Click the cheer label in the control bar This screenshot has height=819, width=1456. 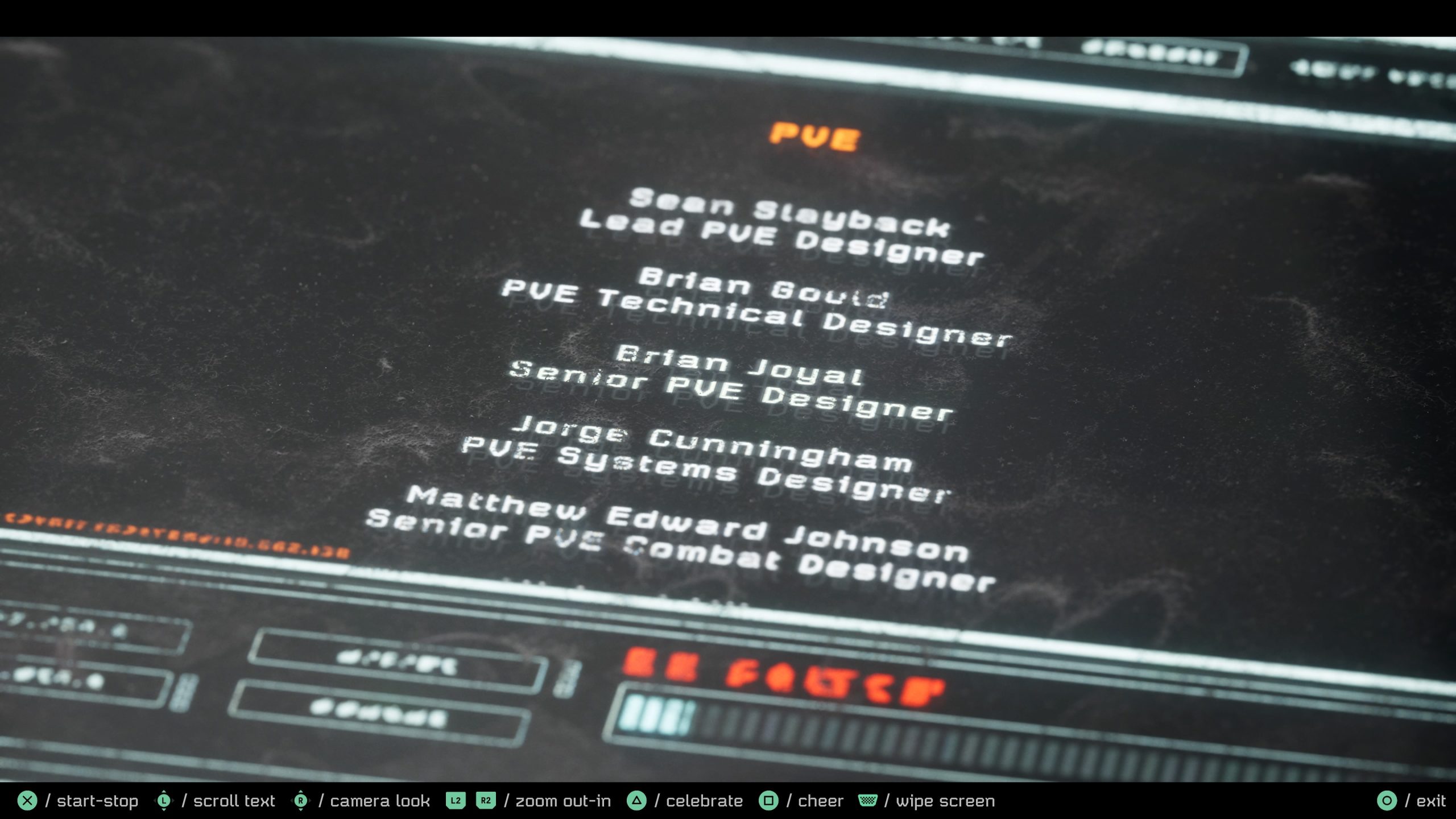[821, 801]
